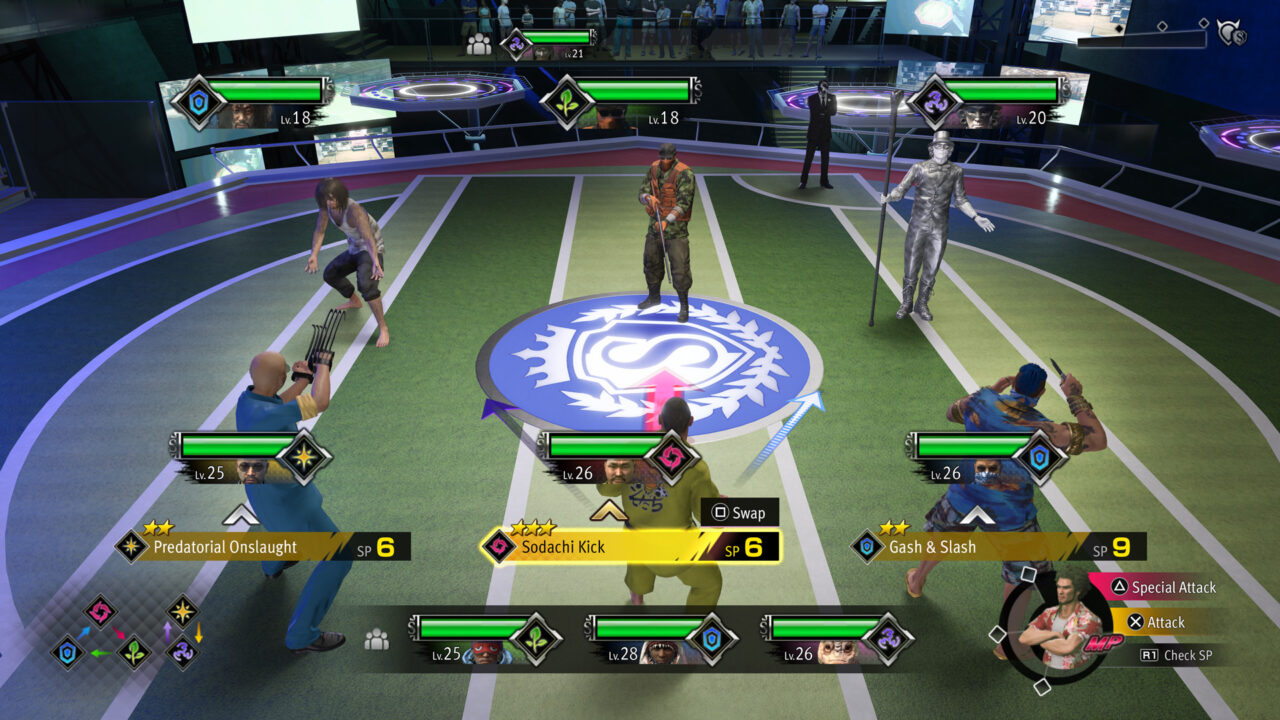Select the level 25 ally with yellow star icon

click(x=250, y=457)
